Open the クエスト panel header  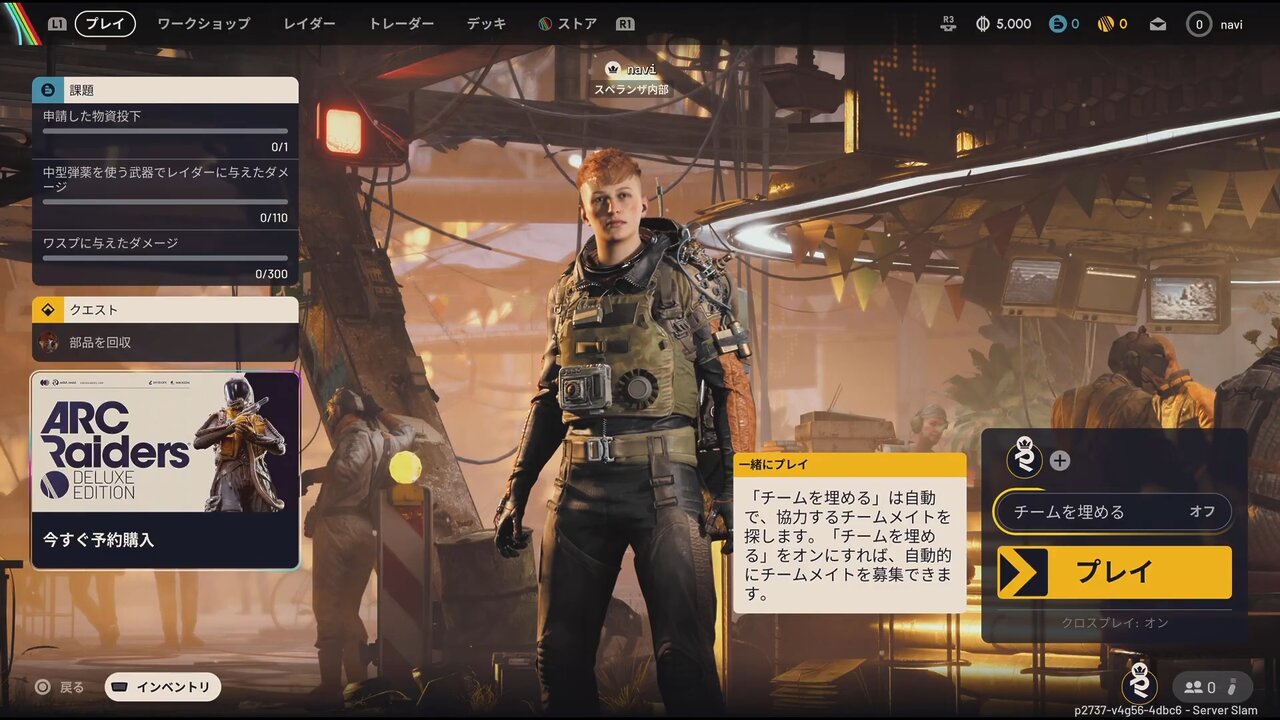pyautogui.click(x=165, y=310)
